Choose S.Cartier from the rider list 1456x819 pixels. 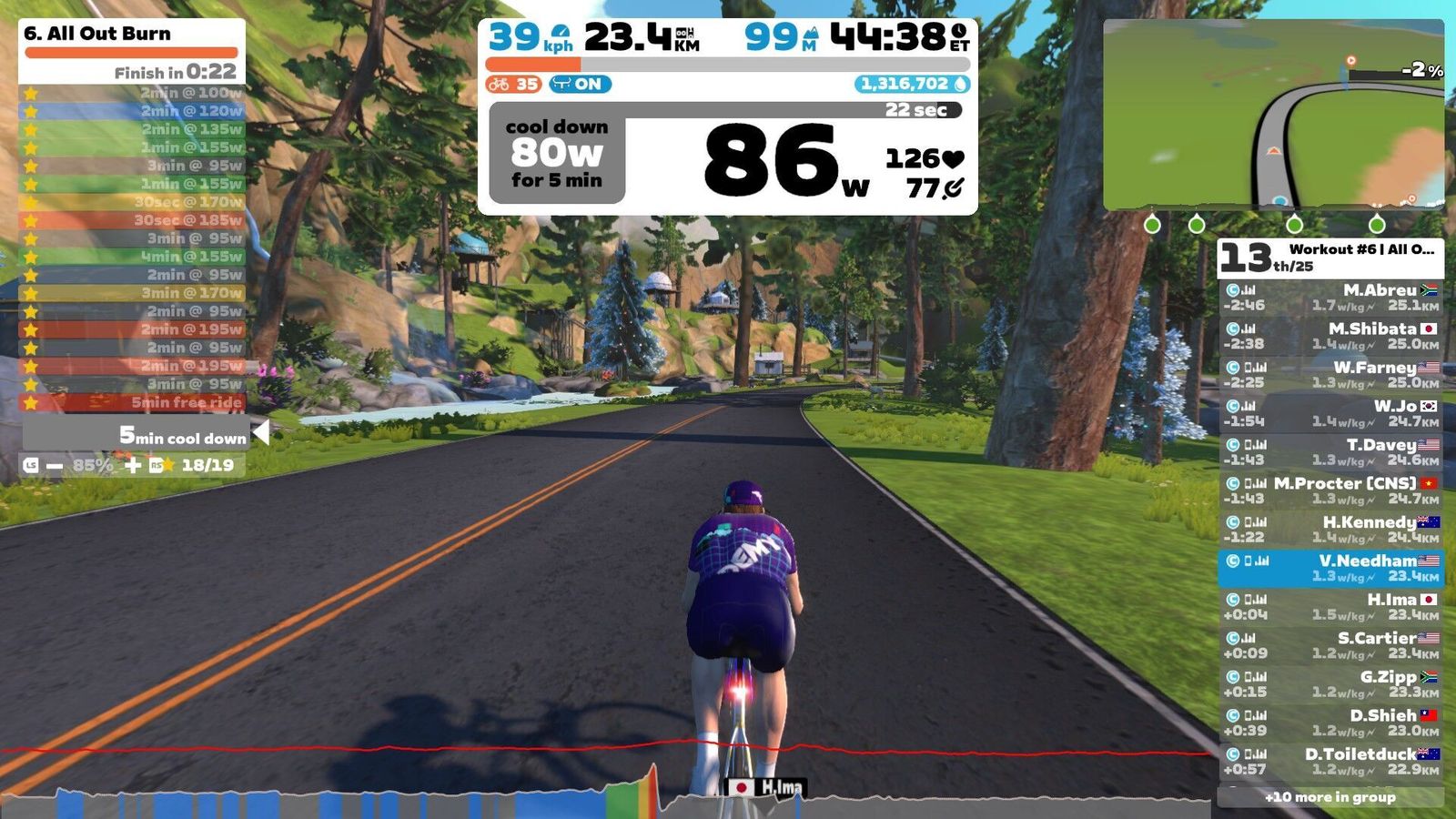pos(1330,645)
